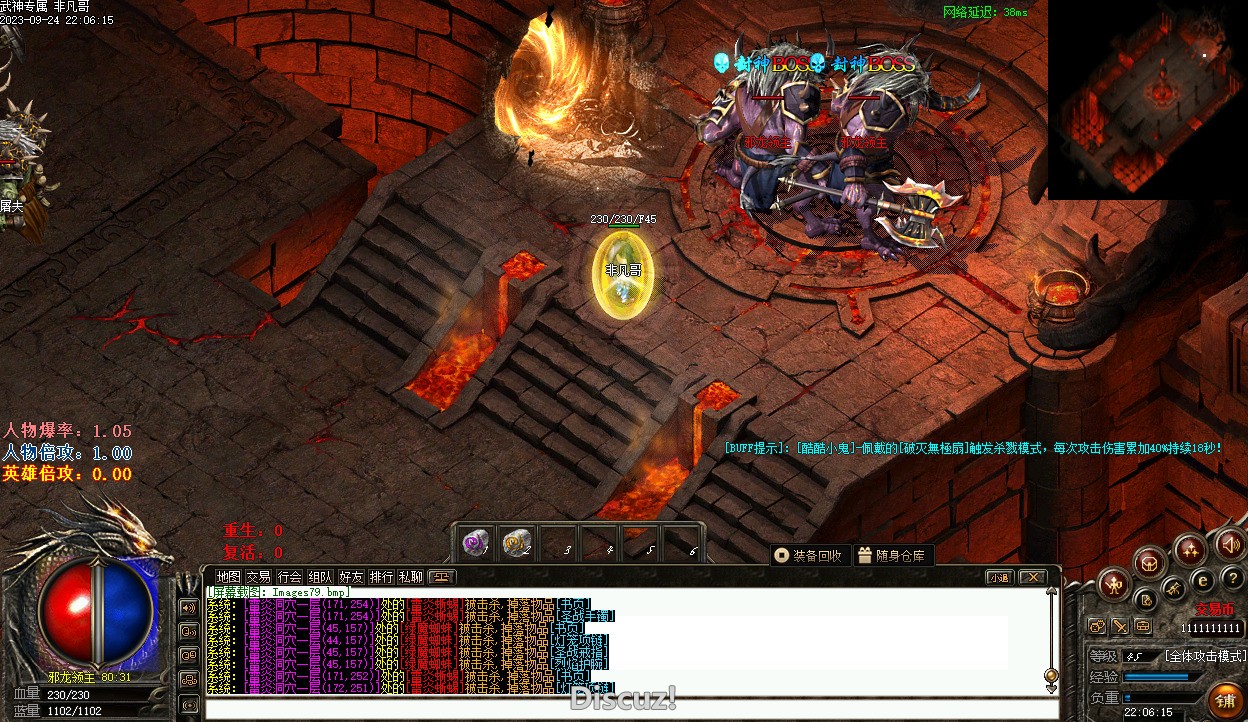Toggle the sound speaker round icon
Viewport: 1248px width, 722px height.
(1230, 545)
